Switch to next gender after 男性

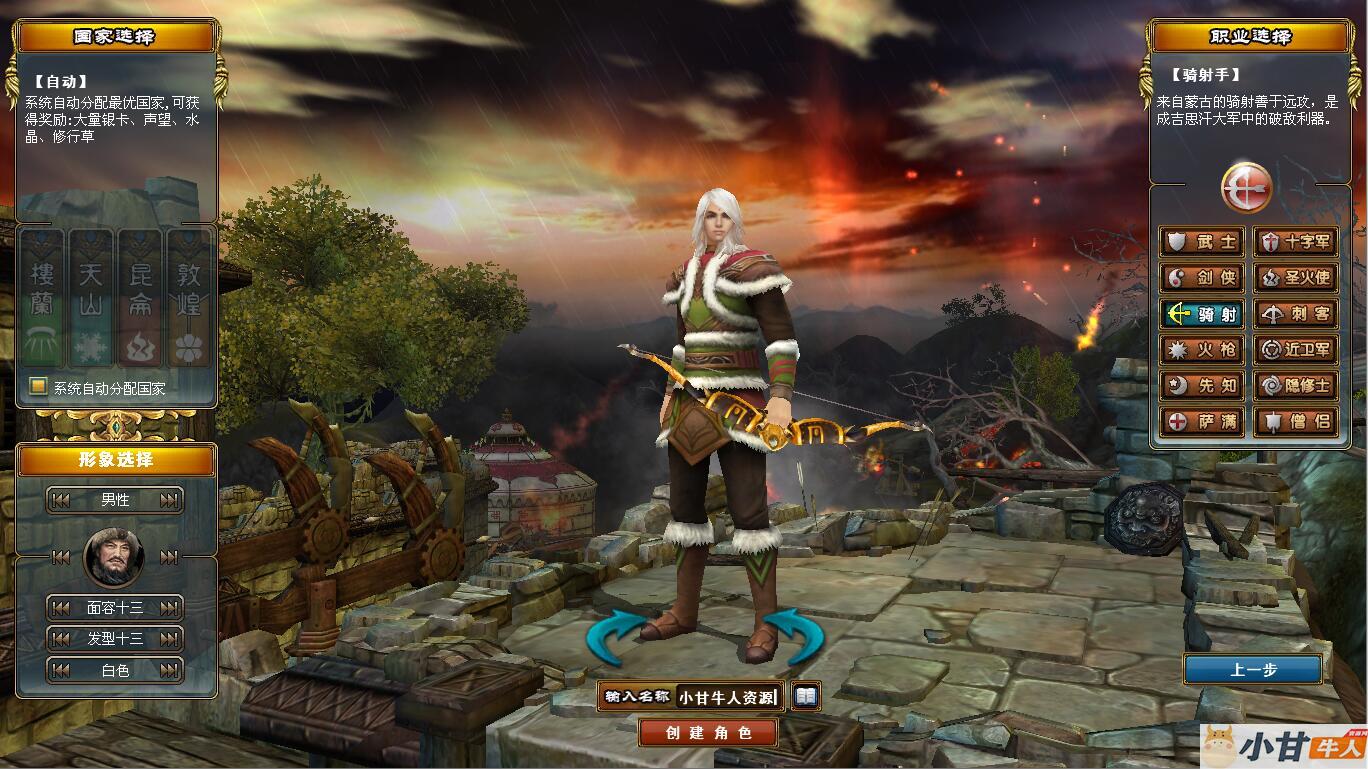coord(170,500)
